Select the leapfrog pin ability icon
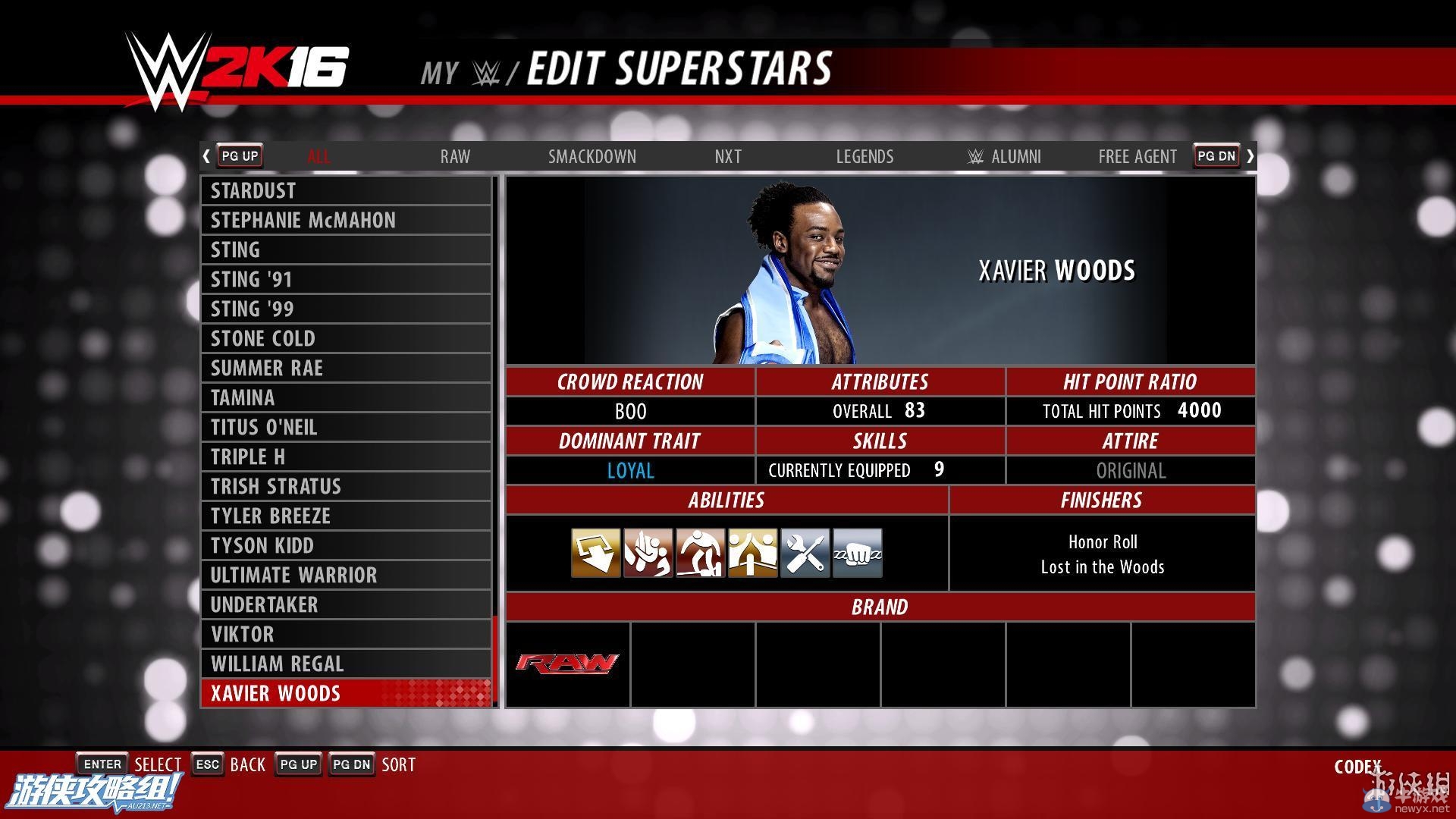This screenshot has height=819, width=1456. [x=700, y=553]
